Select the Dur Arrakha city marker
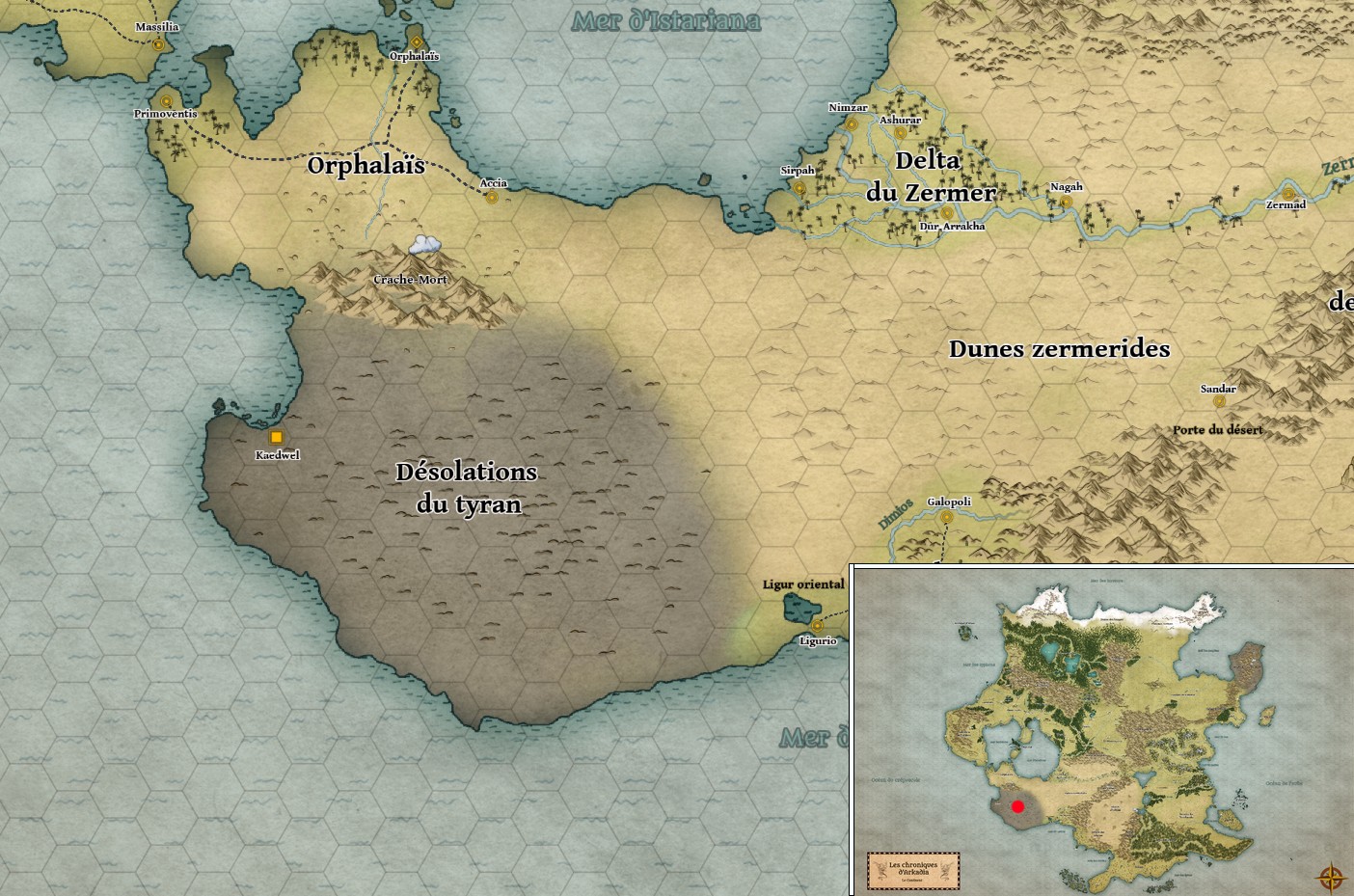1354x896 pixels. [x=947, y=212]
